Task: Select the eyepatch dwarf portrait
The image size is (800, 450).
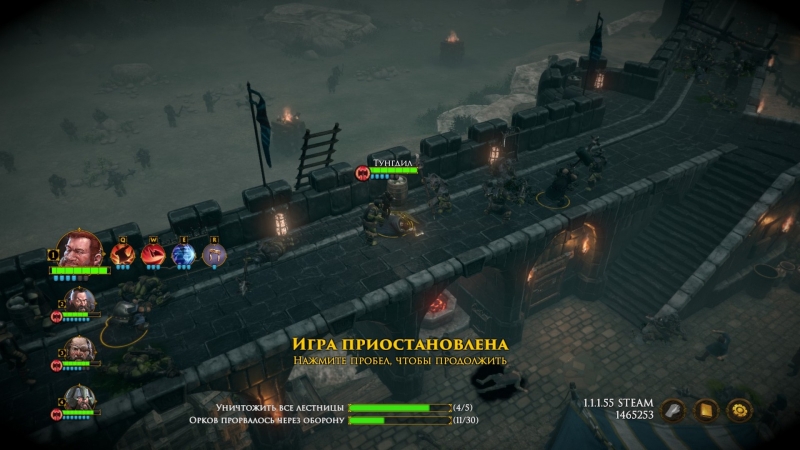Action: [x=80, y=350]
